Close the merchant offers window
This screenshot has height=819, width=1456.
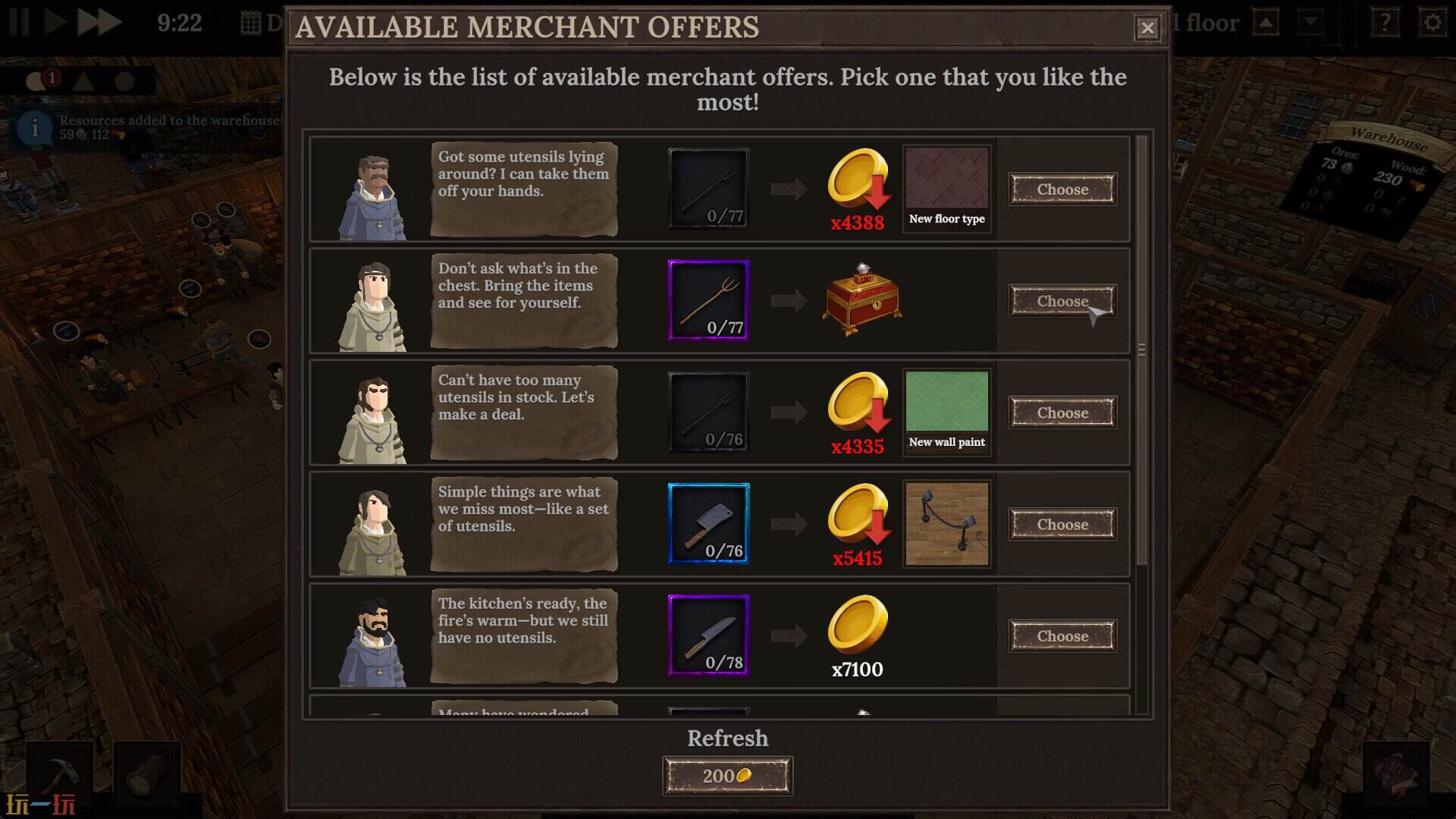1147,28
